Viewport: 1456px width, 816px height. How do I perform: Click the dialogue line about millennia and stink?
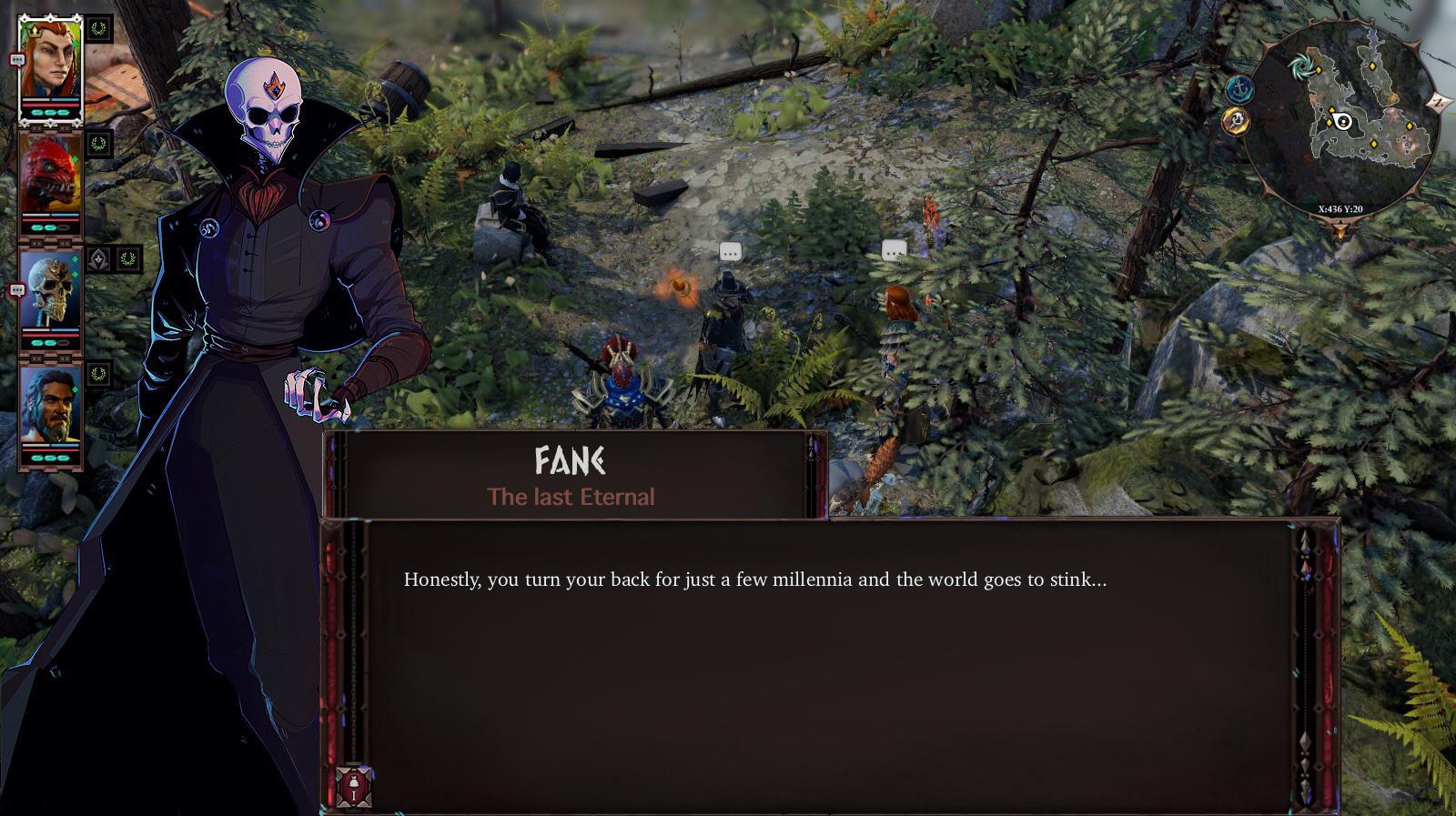coord(752,577)
